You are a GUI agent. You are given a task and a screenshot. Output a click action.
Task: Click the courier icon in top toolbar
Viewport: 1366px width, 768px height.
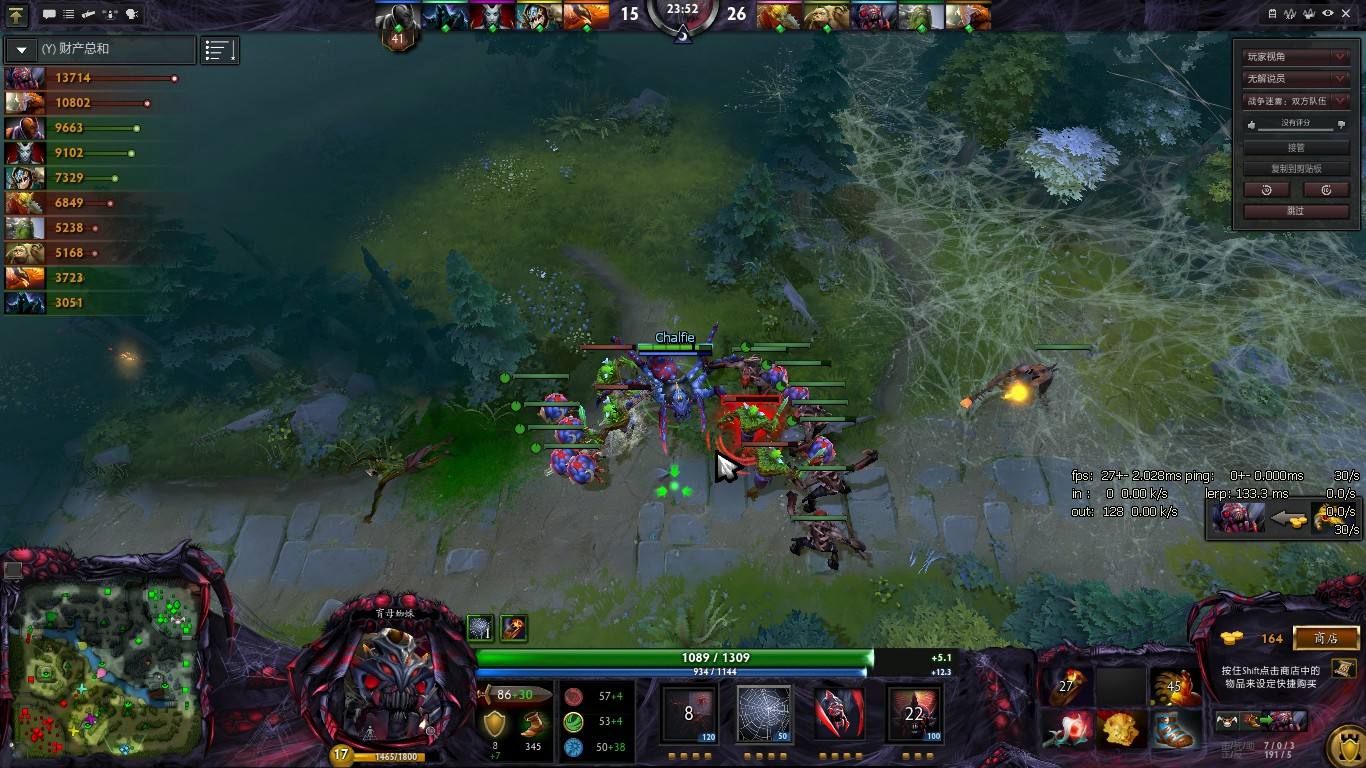[110, 14]
